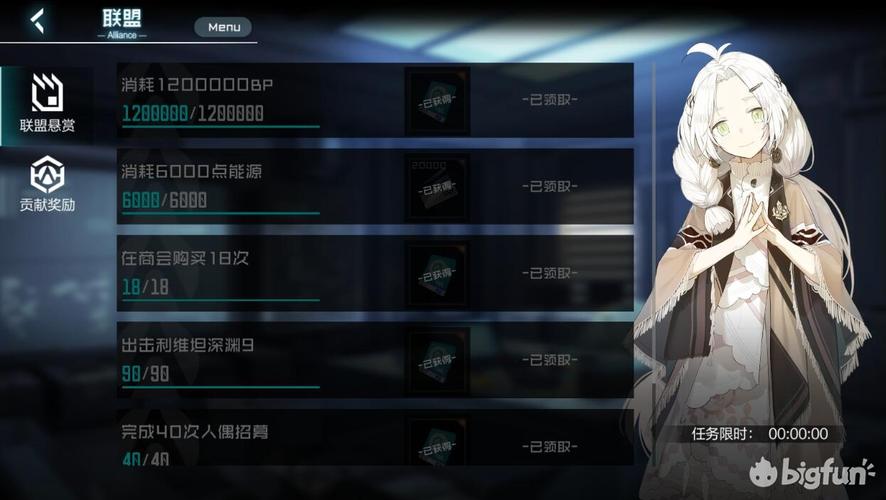This screenshot has width=886, height=500.
Task: Click 已领取 button for 出击利维坦深渊9 task
Action: point(549,360)
